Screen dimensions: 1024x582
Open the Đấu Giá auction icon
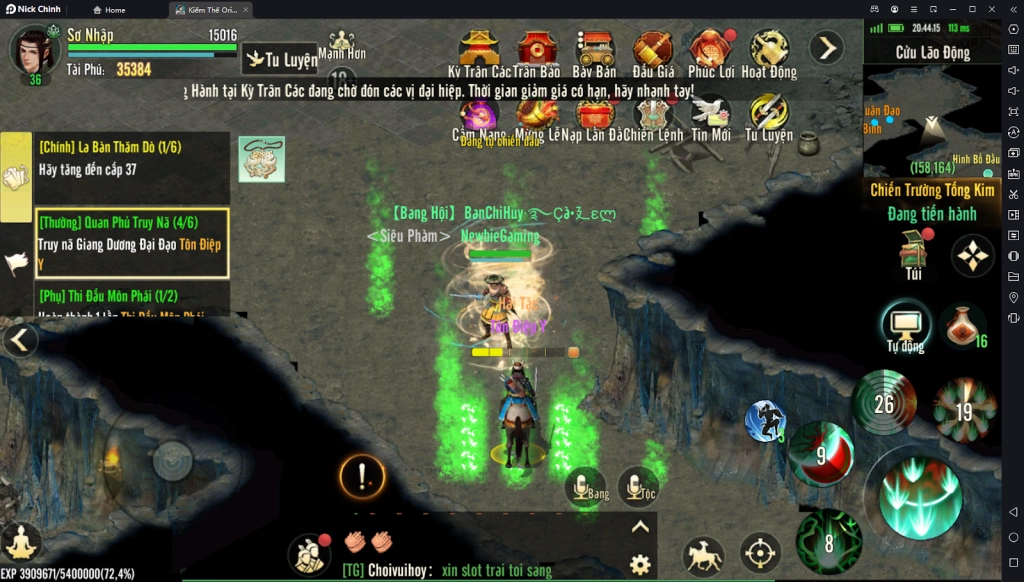coord(653,50)
